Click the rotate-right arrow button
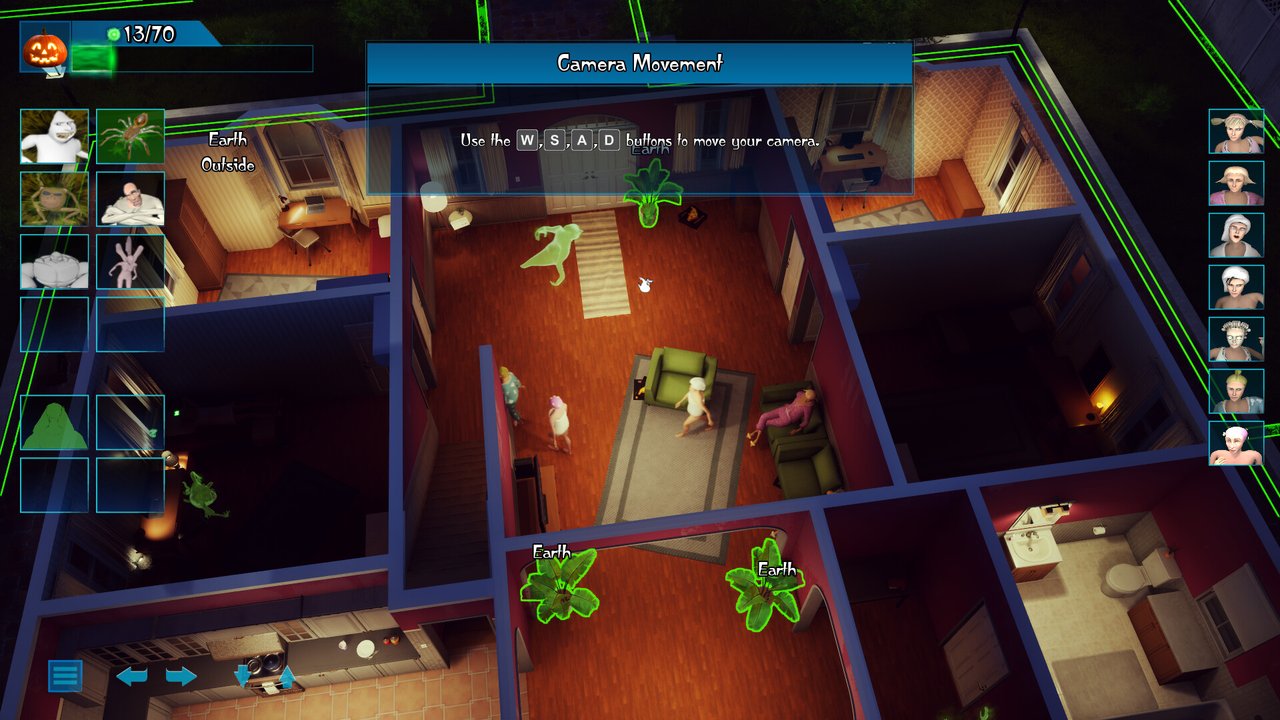Screen dimensions: 1280x720 tap(181, 677)
